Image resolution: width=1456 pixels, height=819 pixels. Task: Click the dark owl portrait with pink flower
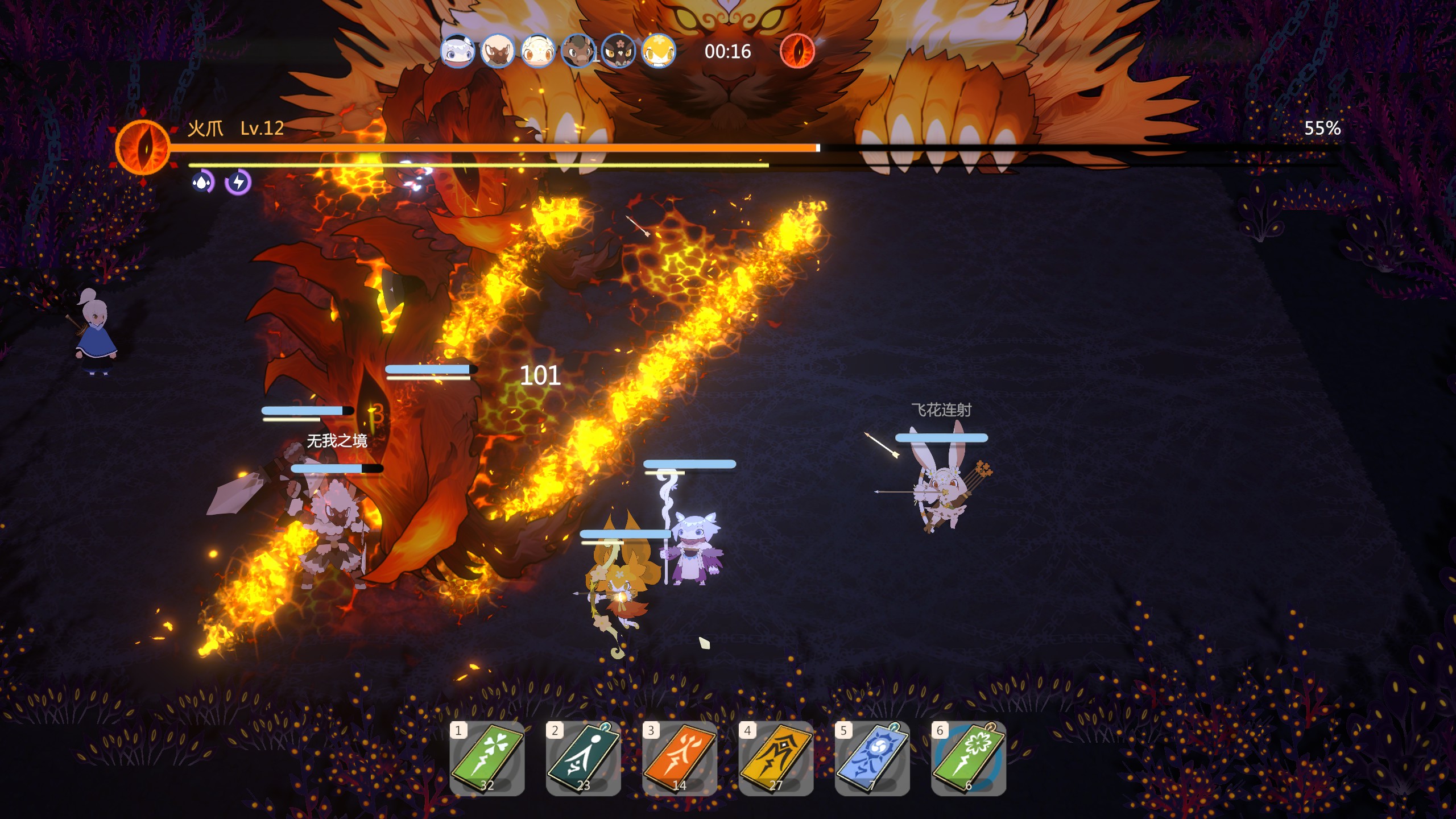(x=618, y=51)
